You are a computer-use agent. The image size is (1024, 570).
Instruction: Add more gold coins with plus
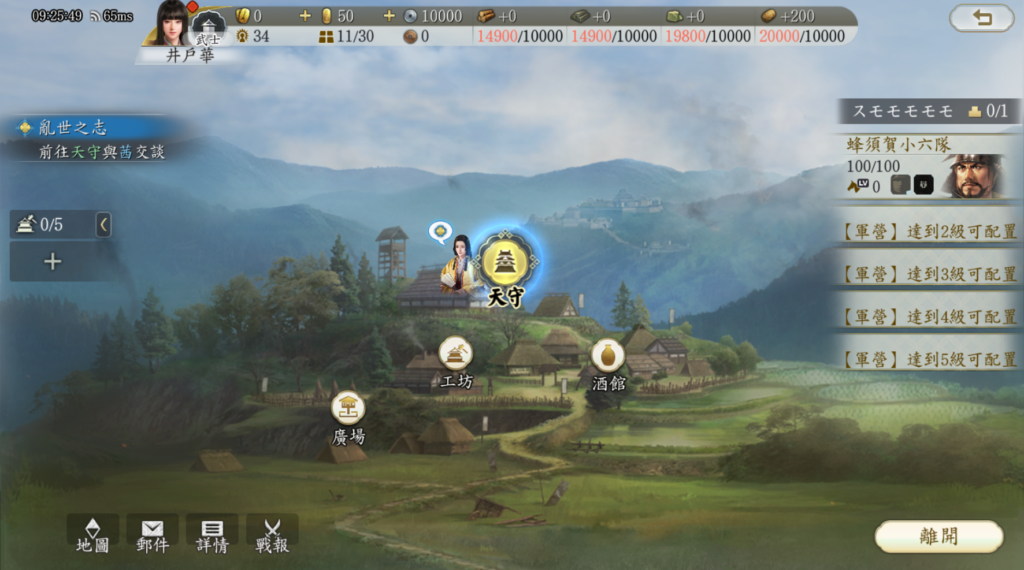305,16
